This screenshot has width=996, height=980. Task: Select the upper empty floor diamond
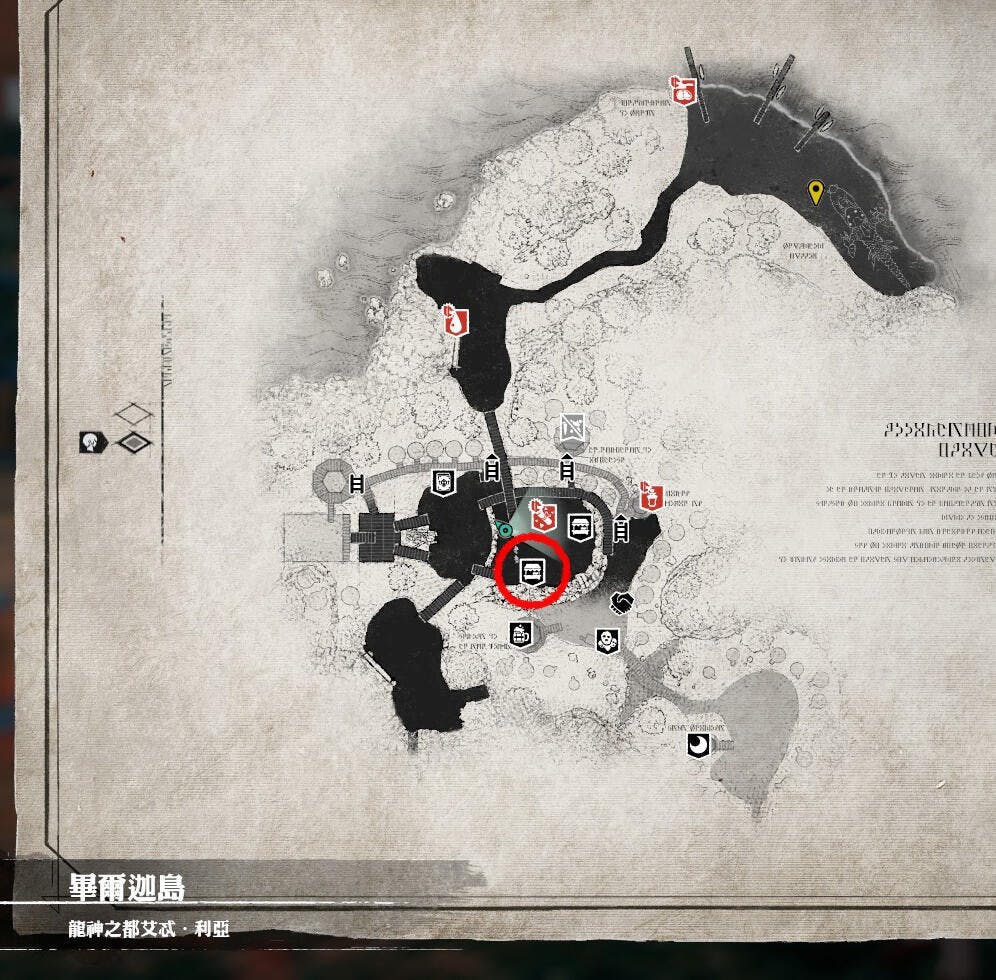pos(132,414)
